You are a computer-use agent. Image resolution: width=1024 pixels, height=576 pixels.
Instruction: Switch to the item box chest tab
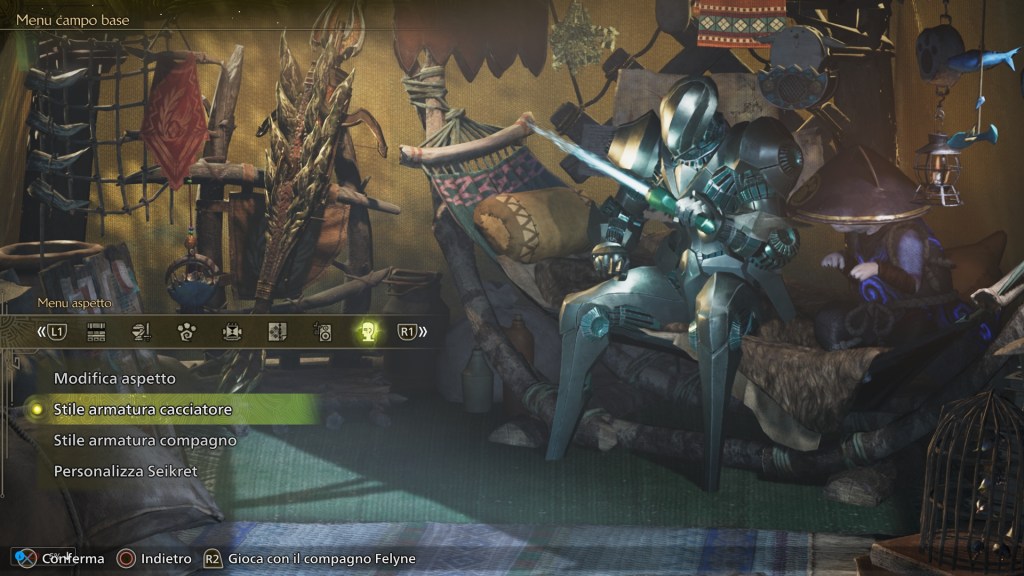(x=97, y=332)
